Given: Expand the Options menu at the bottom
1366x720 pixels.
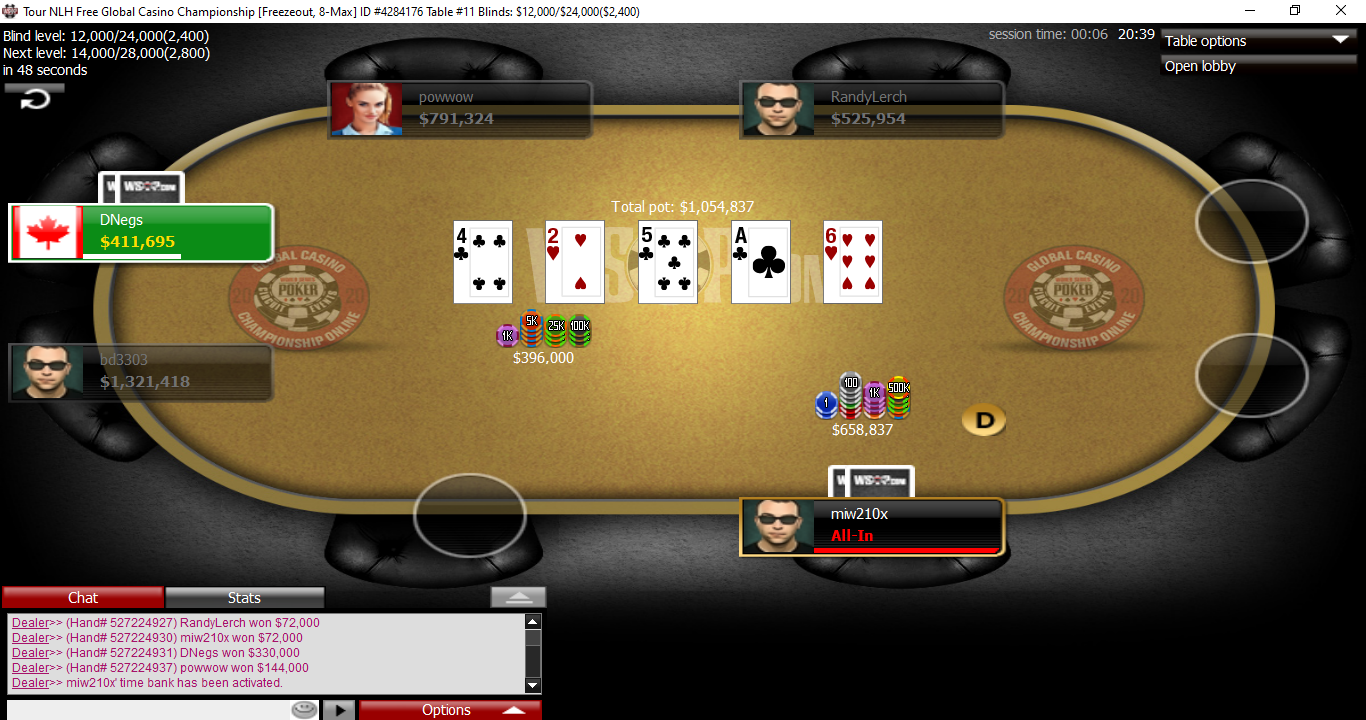Looking at the screenshot, I should pos(449,709).
